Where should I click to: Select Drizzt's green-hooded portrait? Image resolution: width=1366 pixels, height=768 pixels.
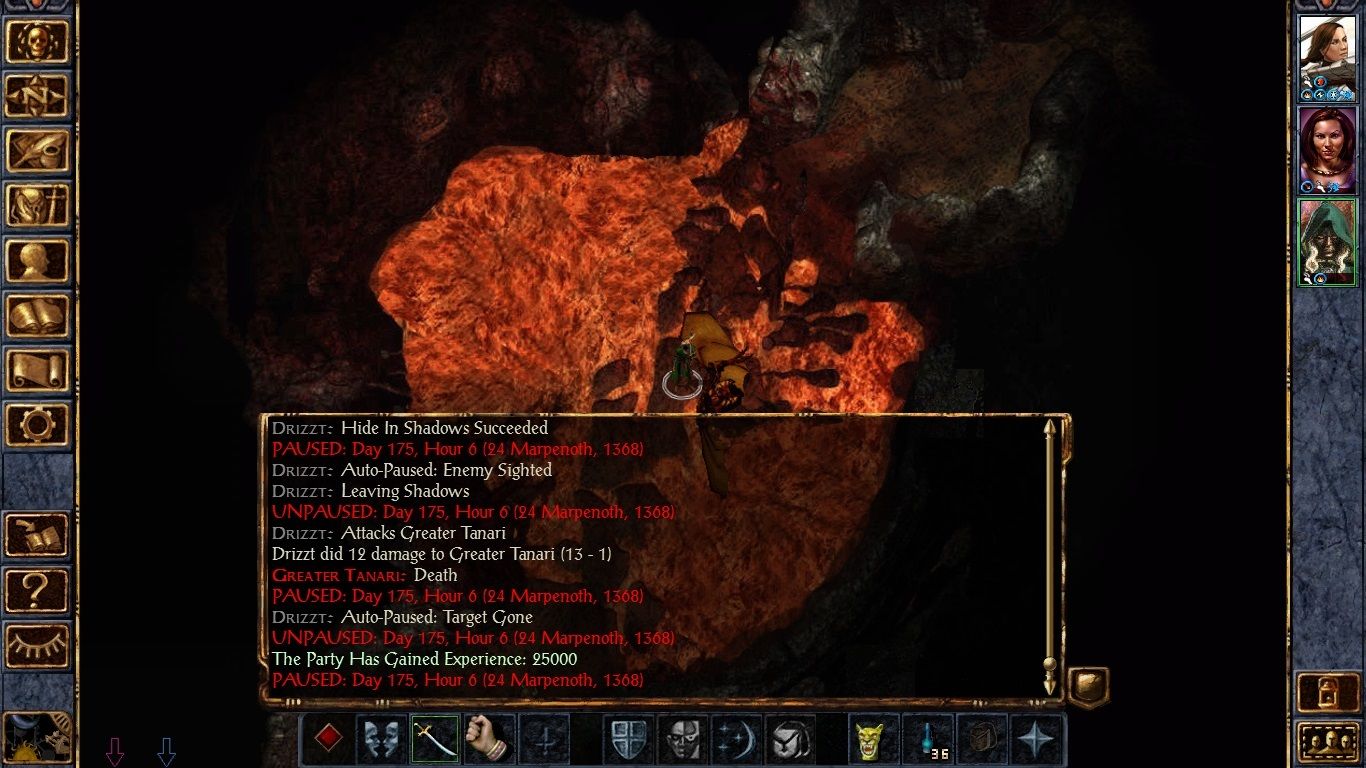tap(1326, 242)
